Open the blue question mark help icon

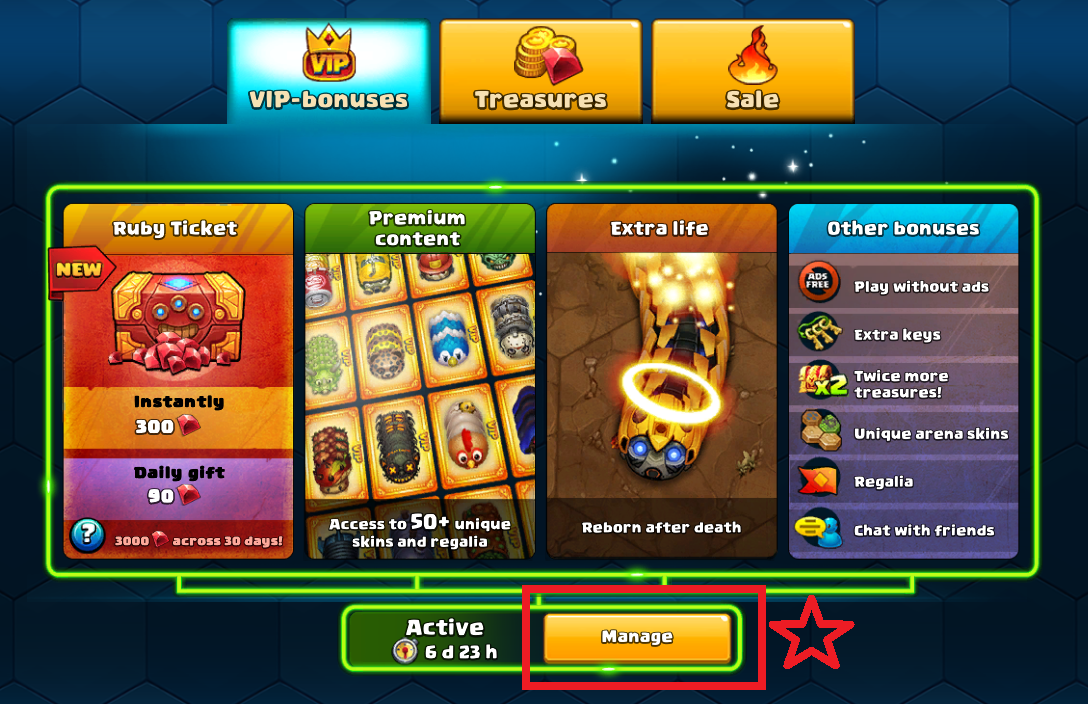(x=87, y=536)
